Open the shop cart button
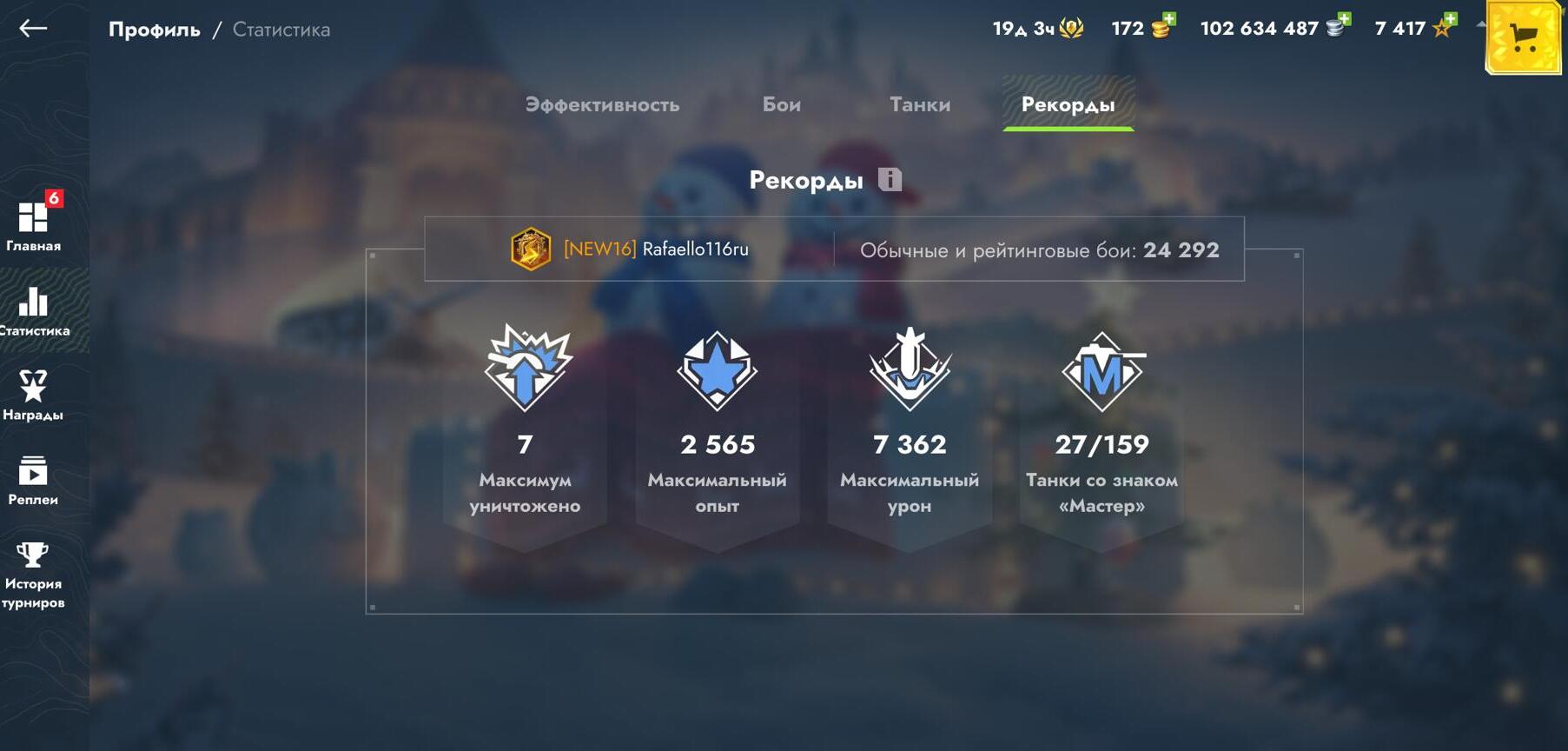 (x=1524, y=37)
